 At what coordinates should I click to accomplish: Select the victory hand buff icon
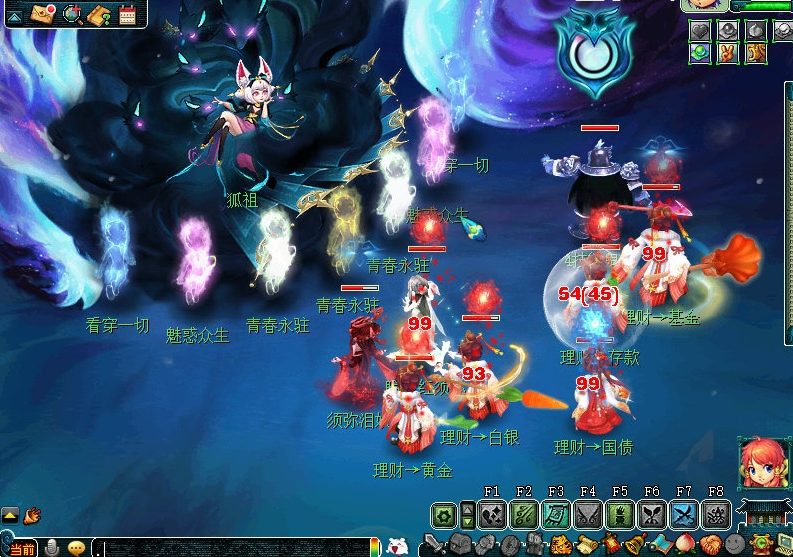pos(728,52)
